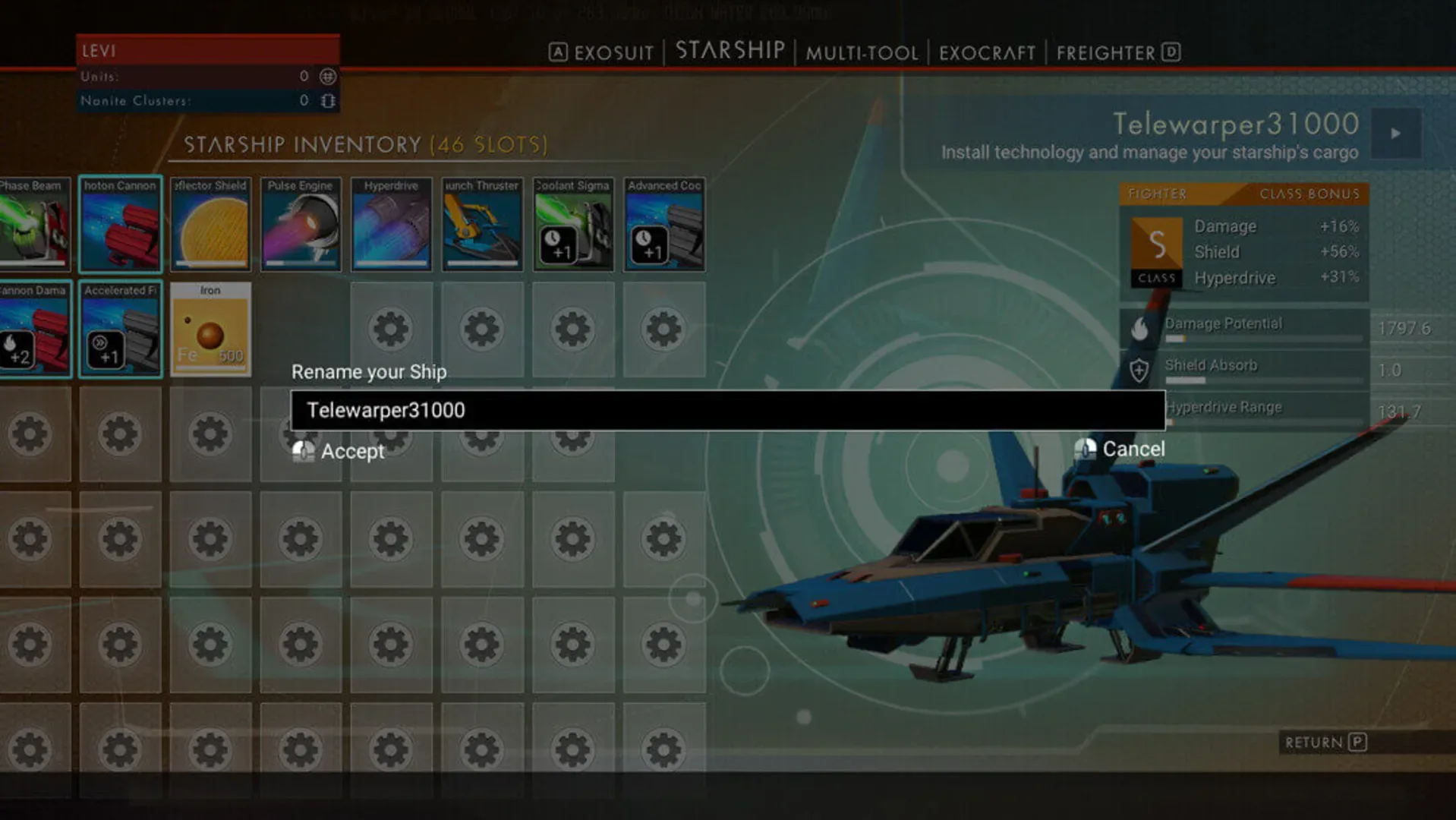Select the Accelerated Fire upgrade
Viewport: 1456px width, 820px height.
coord(120,330)
